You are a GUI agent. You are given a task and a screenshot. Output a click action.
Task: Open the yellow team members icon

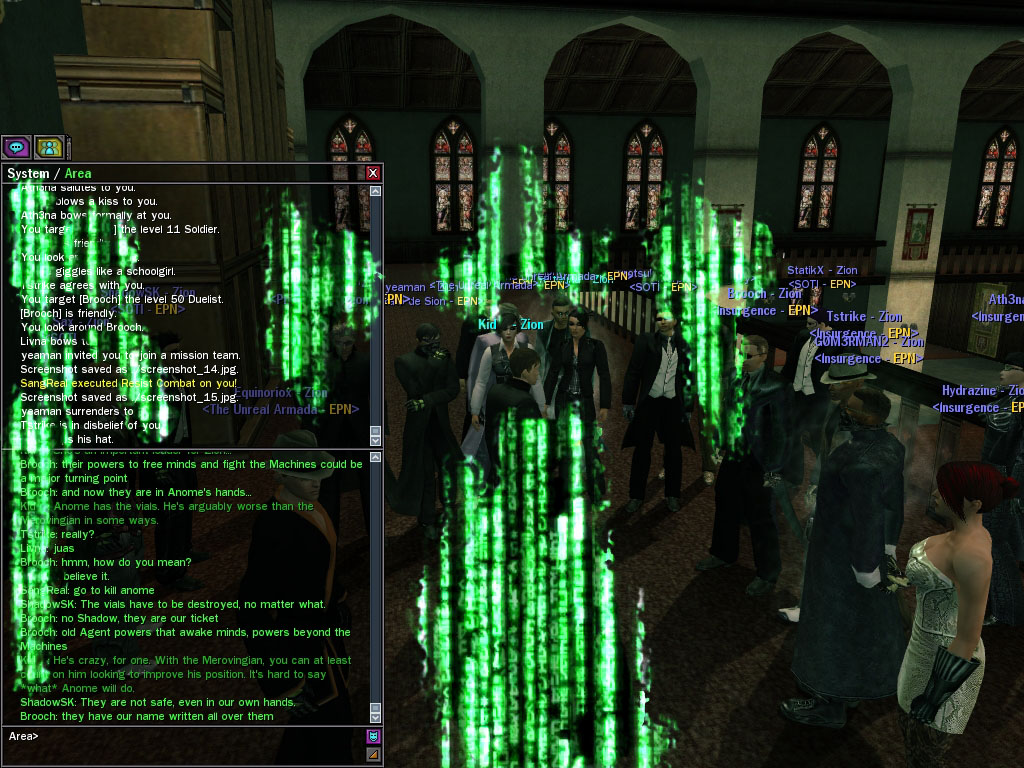click(x=47, y=147)
